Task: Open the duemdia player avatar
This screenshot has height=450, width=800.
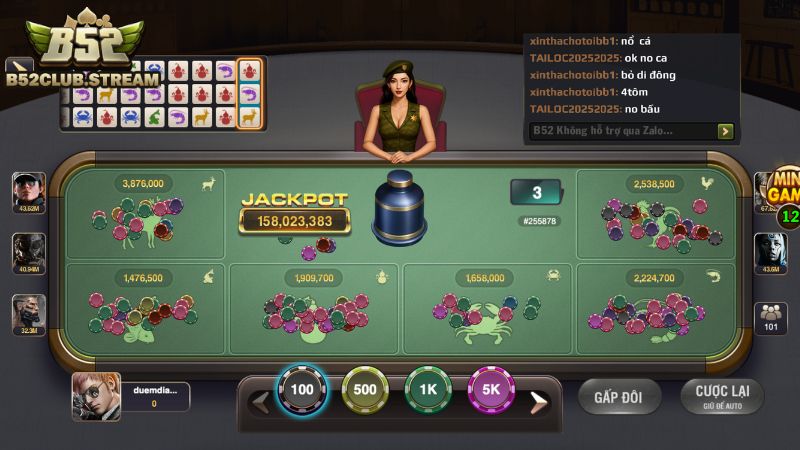Action: click(89, 397)
